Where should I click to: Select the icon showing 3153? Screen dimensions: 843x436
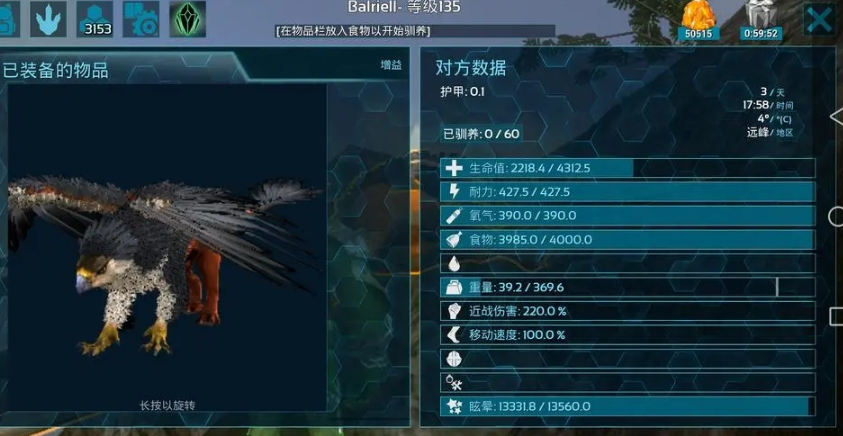pyautogui.click(x=96, y=19)
